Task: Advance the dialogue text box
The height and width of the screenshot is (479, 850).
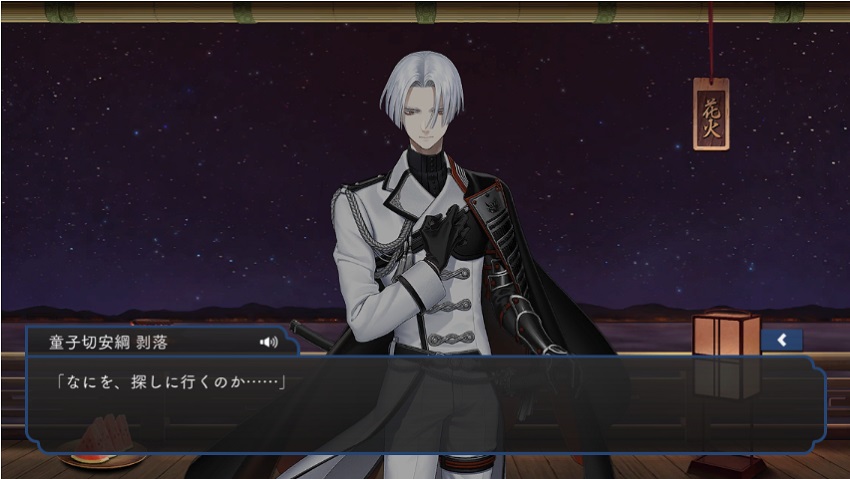Action: tap(425, 402)
